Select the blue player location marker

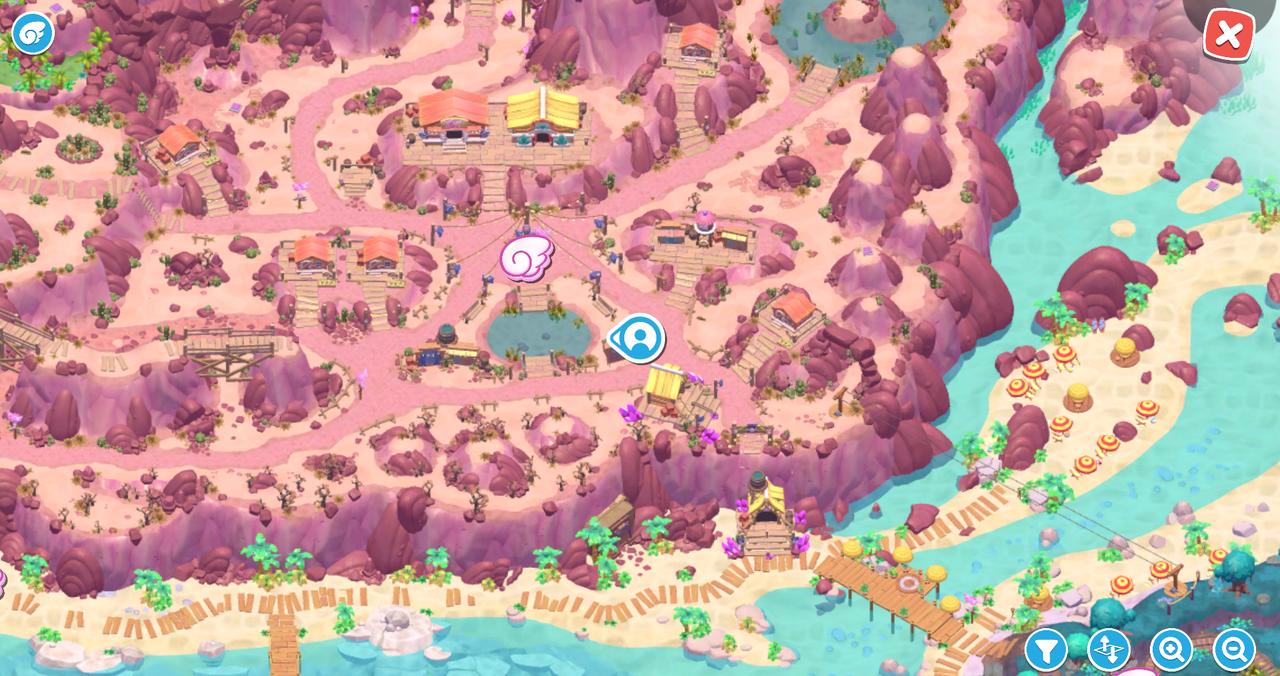pos(637,339)
